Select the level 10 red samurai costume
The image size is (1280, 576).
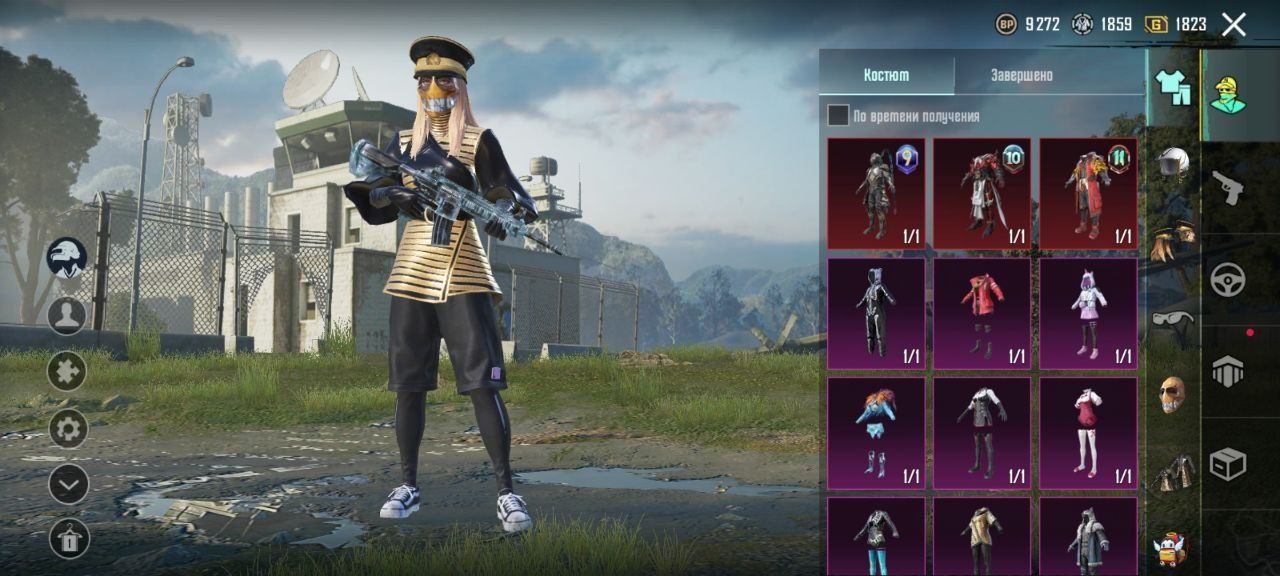(982, 193)
